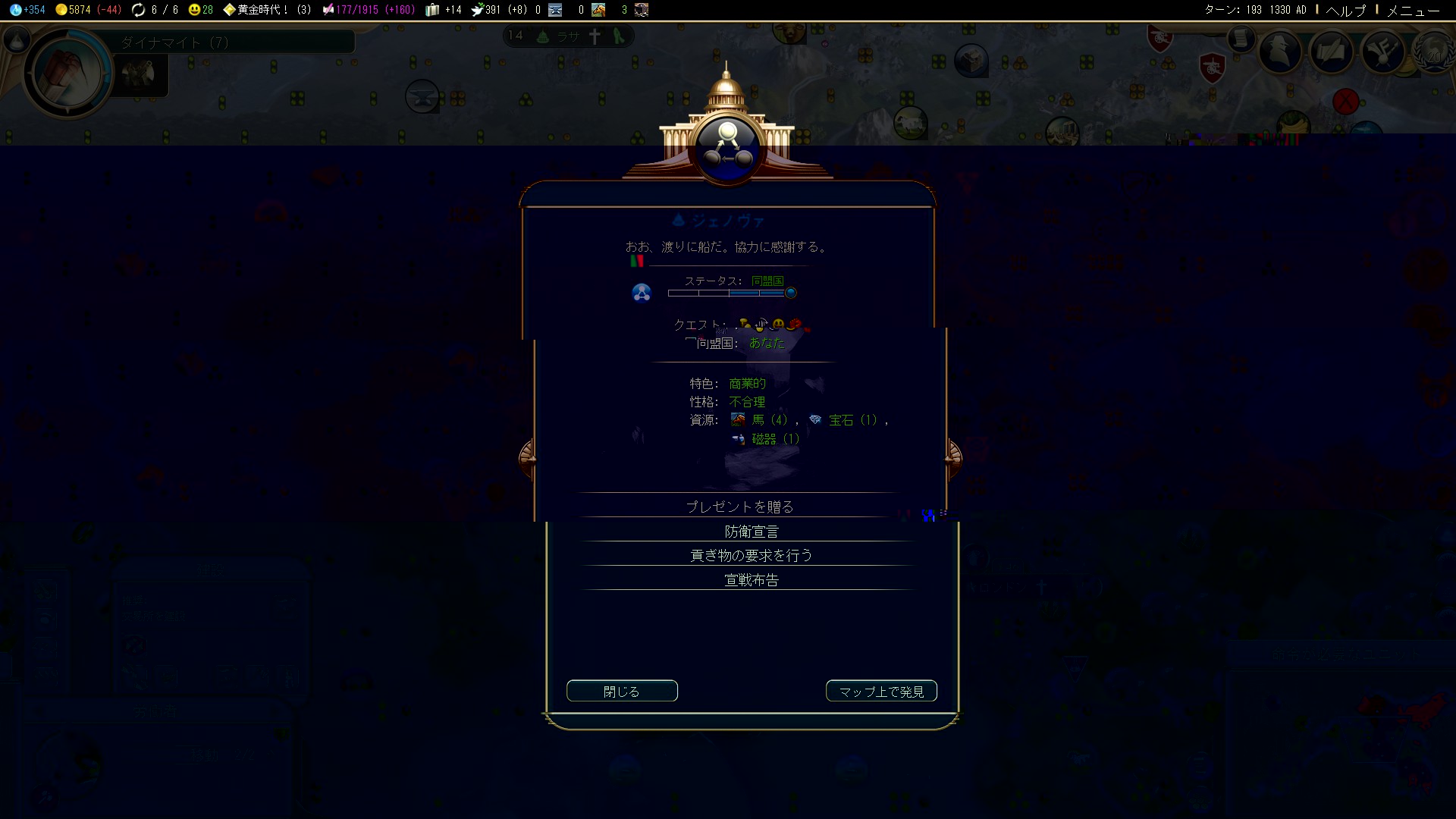Choose '貢ぎ物の要求を行う' demand tribute
This screenshot has height=819, width=1456.
[x=751, y=556]
